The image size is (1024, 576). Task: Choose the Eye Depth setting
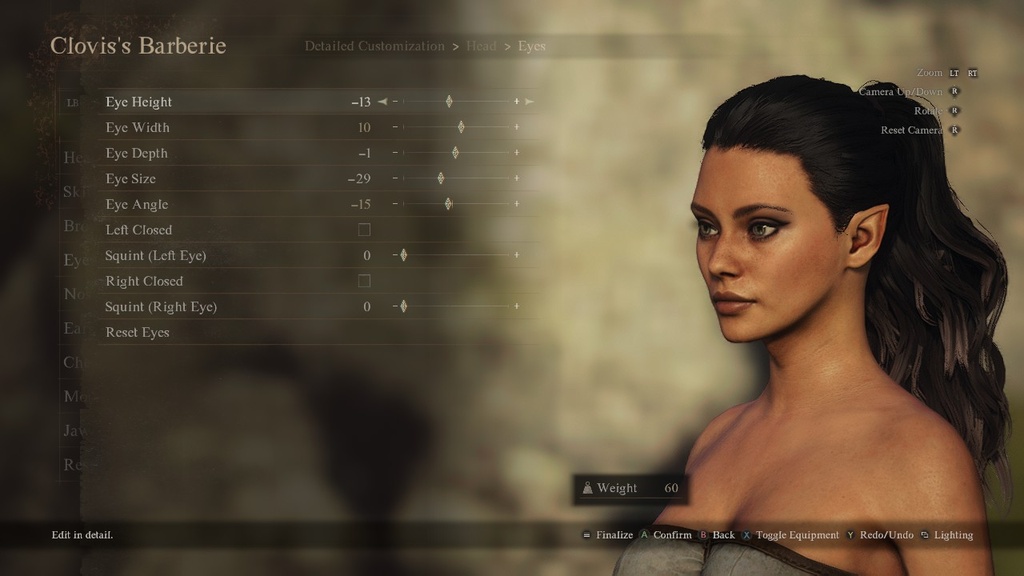(x=137, y=153)
